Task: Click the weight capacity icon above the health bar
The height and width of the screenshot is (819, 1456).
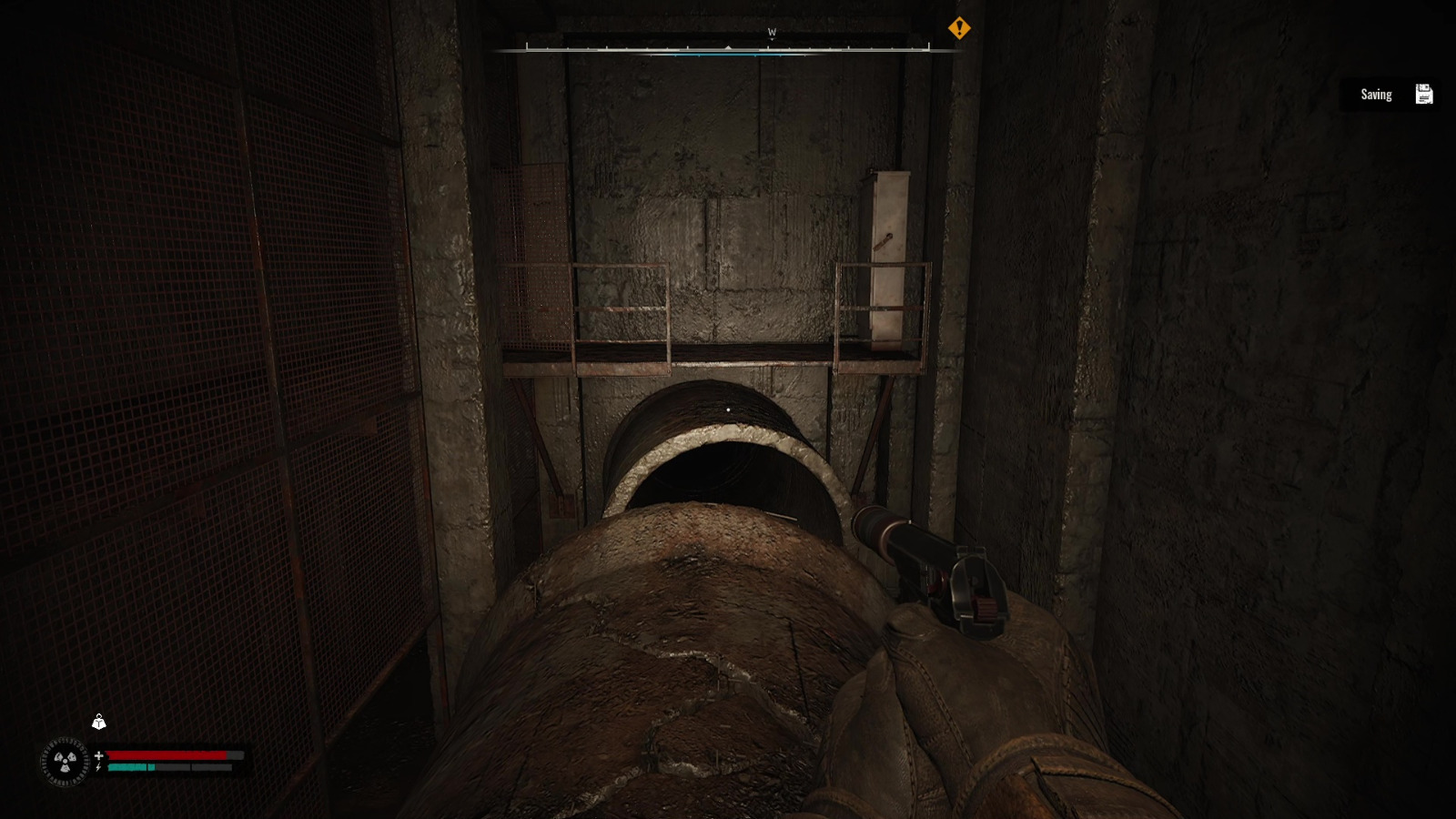Action: [98, 723]
